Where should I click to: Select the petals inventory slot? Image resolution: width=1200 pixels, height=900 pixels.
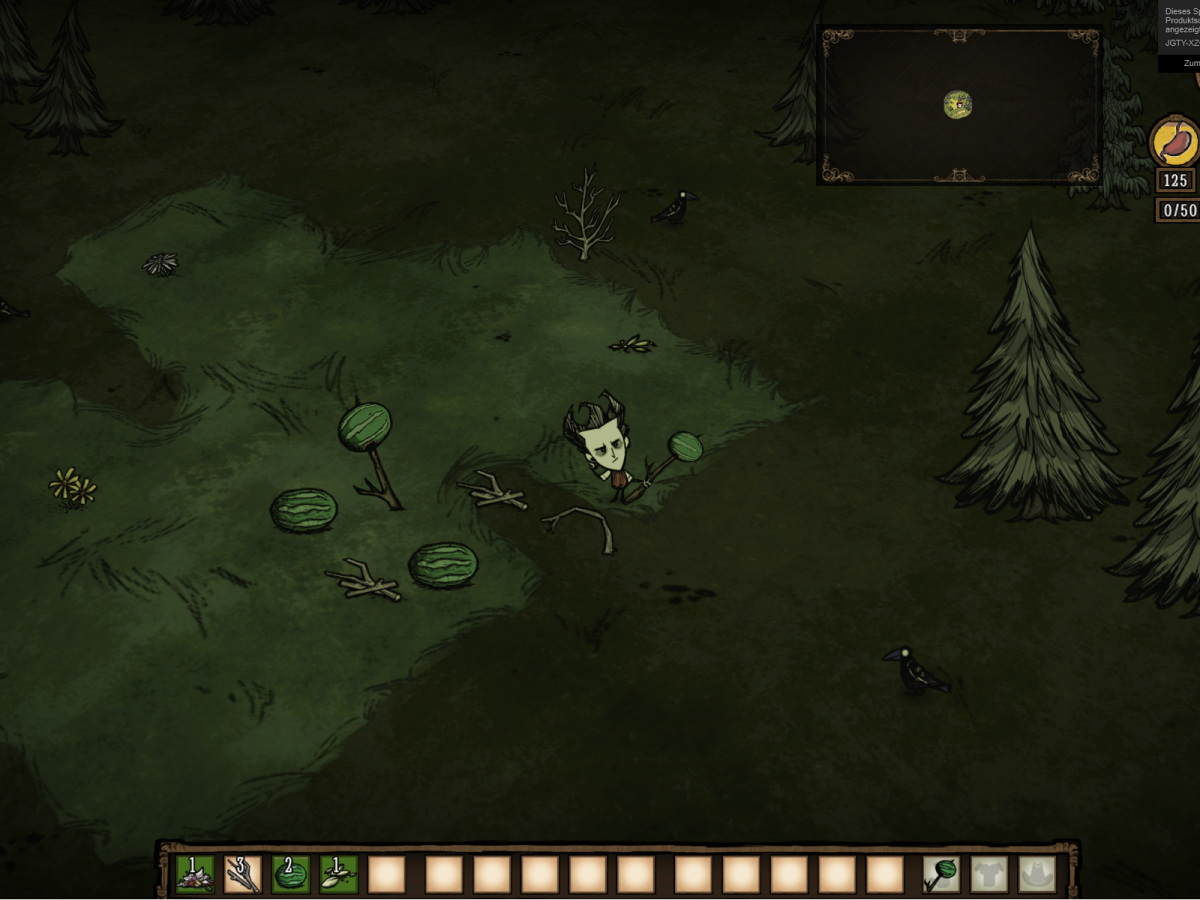coord(194,874)
